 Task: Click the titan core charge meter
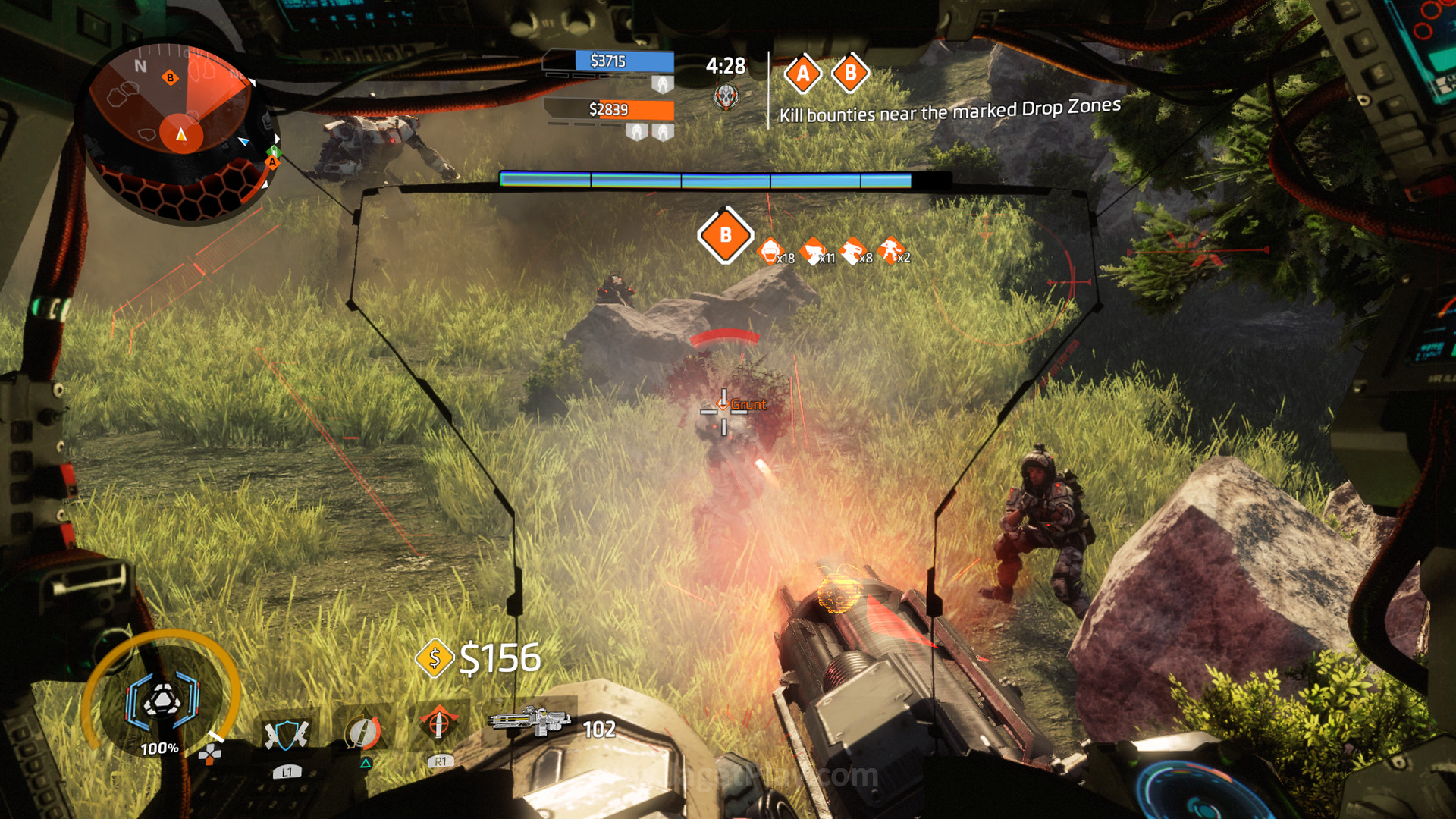click(162, 700)
